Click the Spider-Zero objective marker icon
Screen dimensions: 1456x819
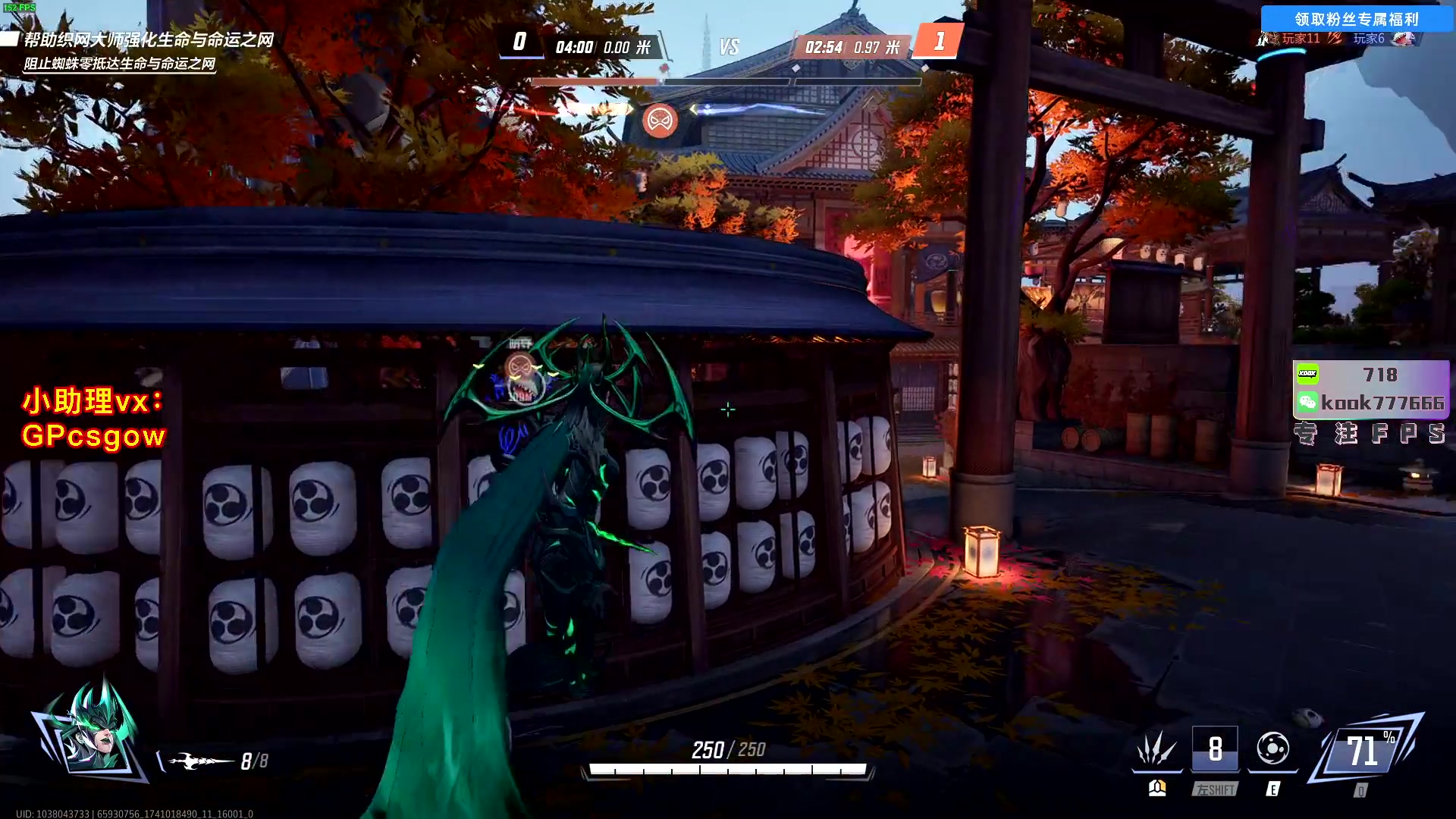point(660,121)
